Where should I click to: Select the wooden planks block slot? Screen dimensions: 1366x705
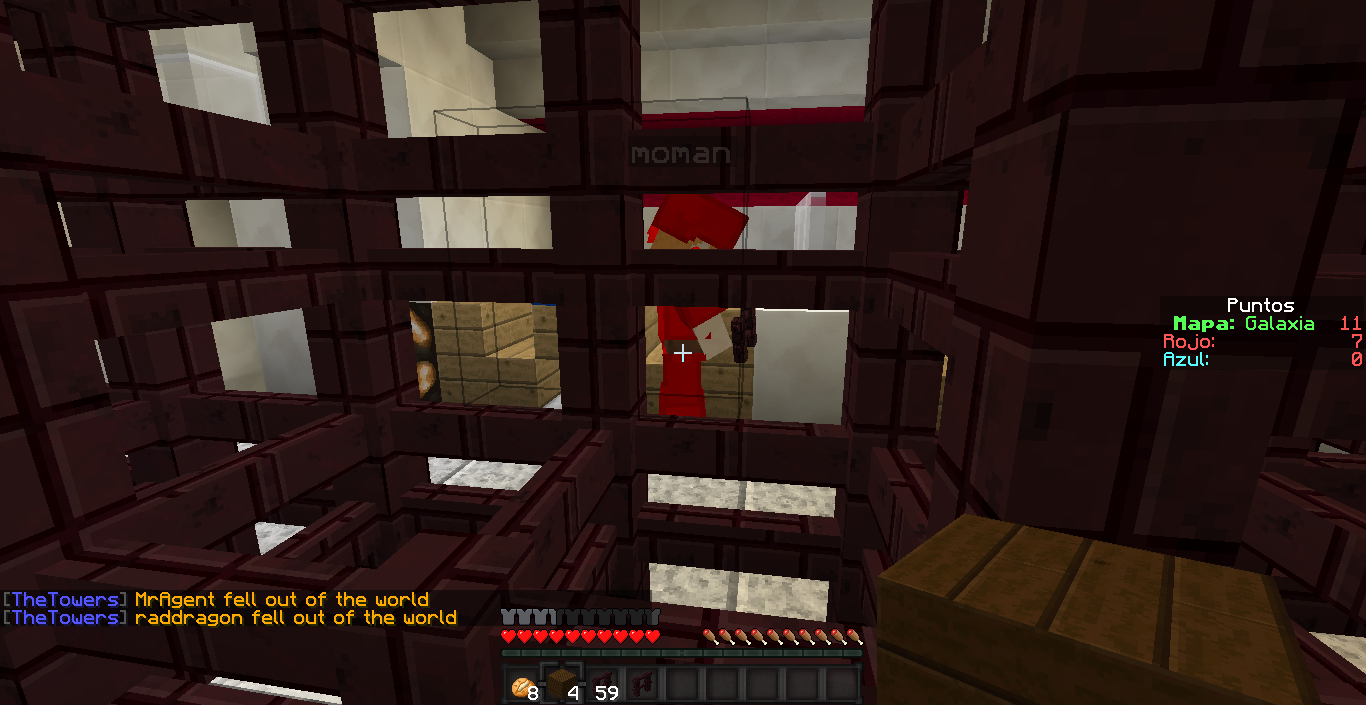tap(562, 684)
